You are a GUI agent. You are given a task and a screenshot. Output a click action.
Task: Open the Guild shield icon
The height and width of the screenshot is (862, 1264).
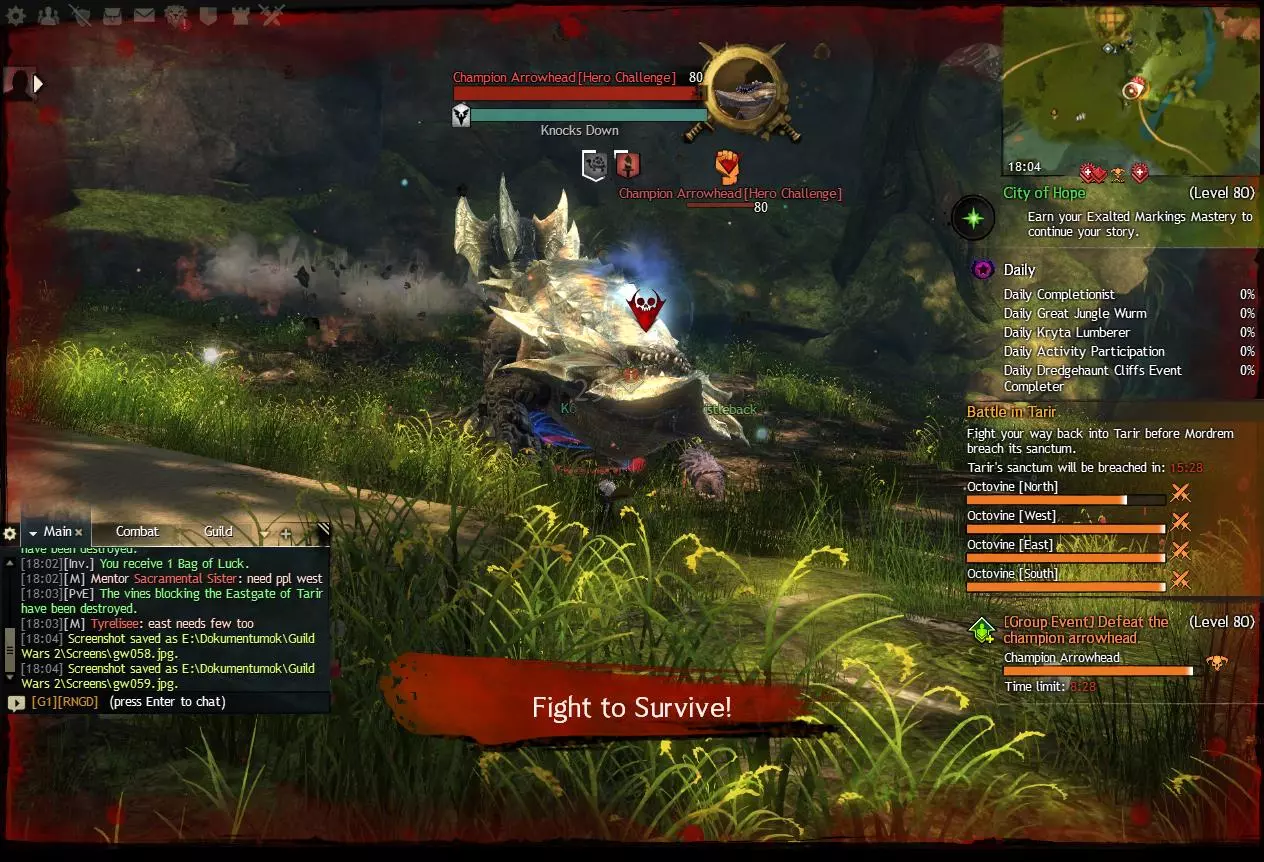208,15
